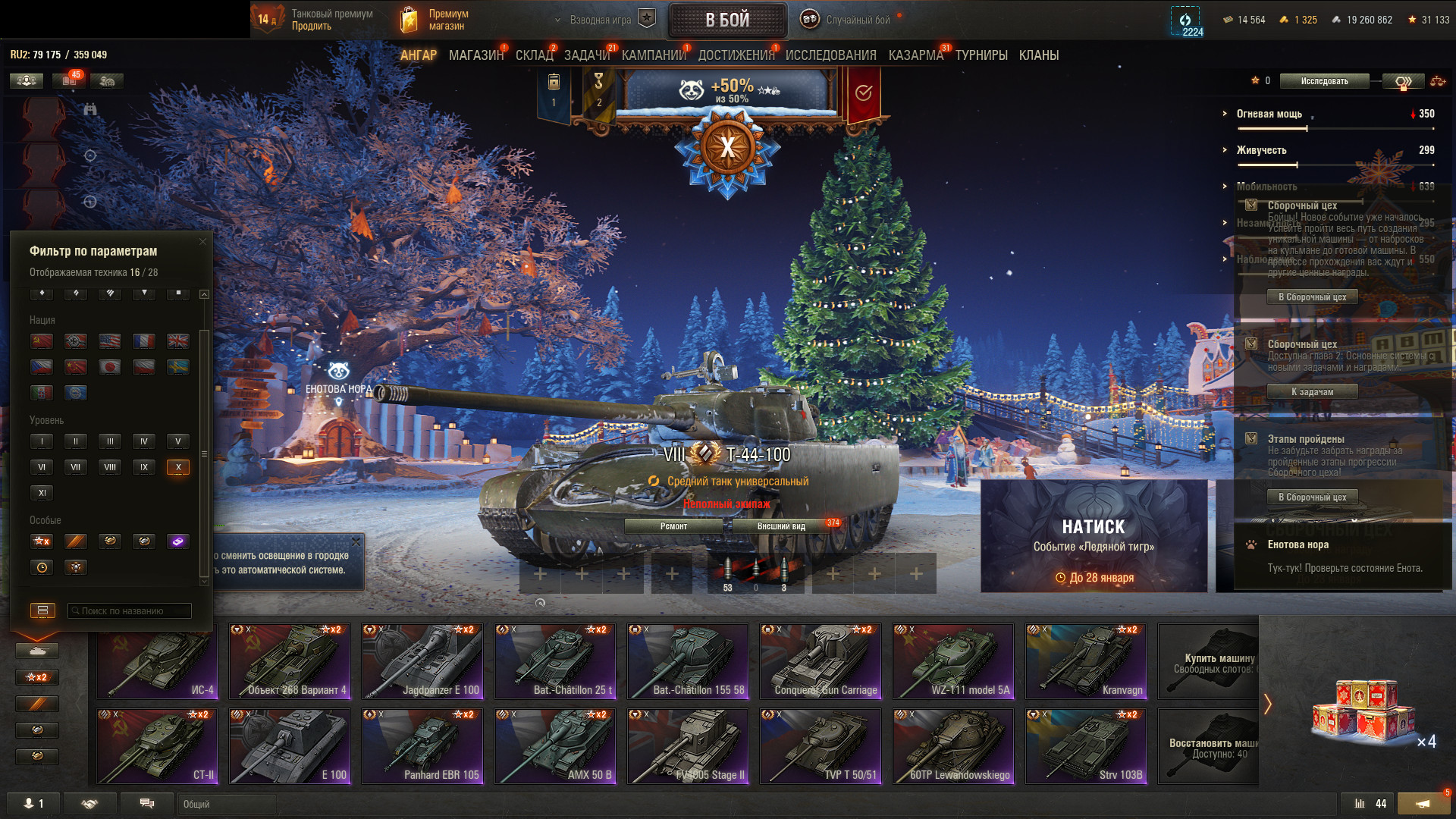Click the К задачам button
The width and height of the screenshot is (1456, 819).
[1312, 392]
